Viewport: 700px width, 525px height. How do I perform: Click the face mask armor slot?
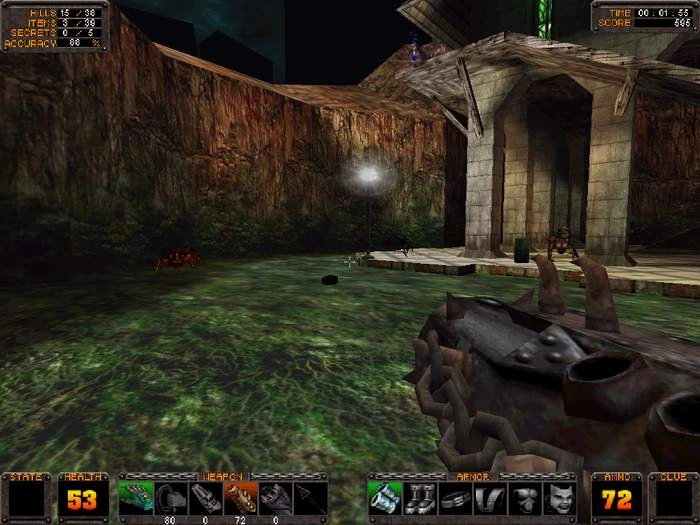click(560, 497)
